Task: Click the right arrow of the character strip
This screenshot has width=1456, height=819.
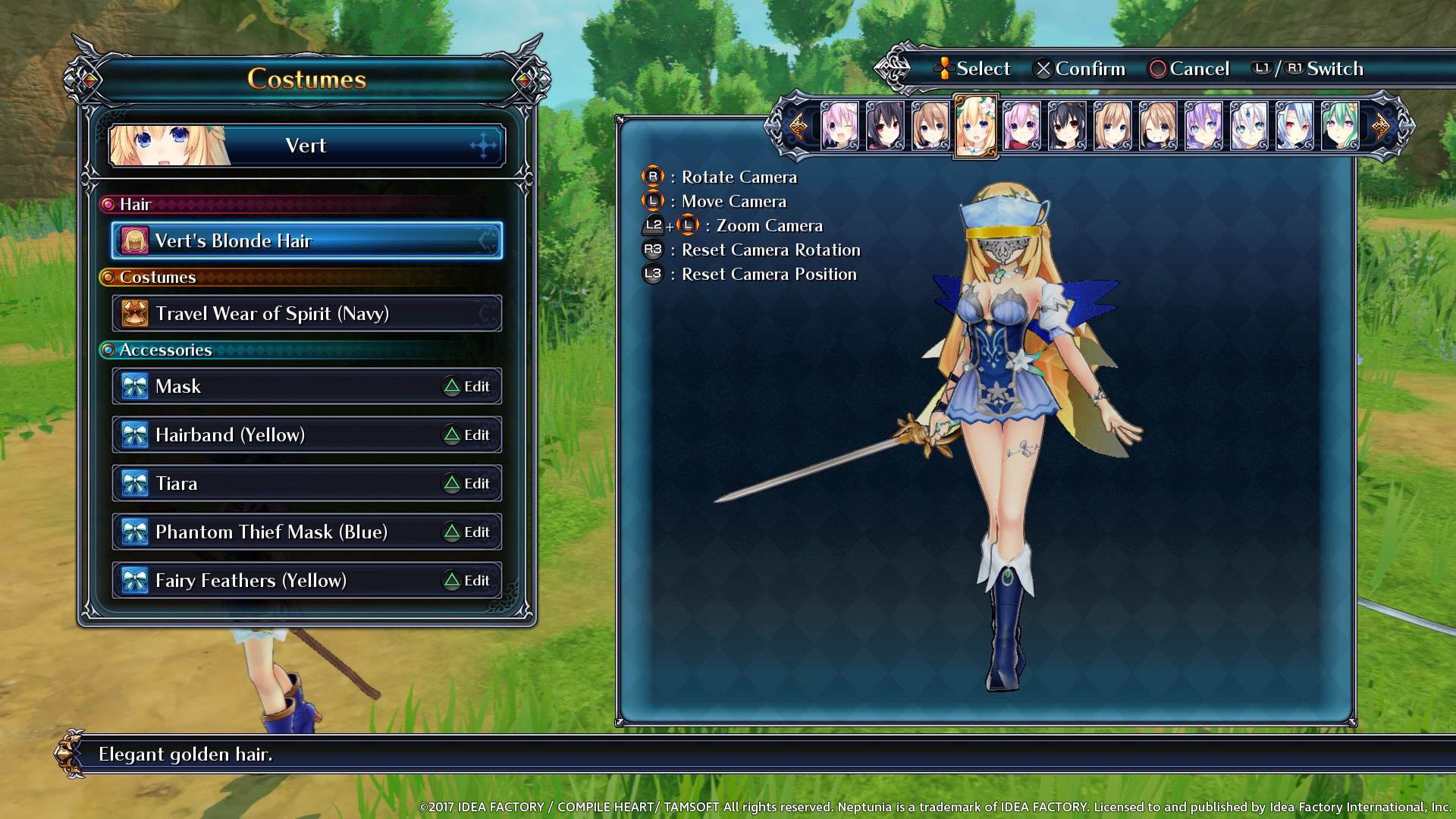Action: (x=1381, y=125)
